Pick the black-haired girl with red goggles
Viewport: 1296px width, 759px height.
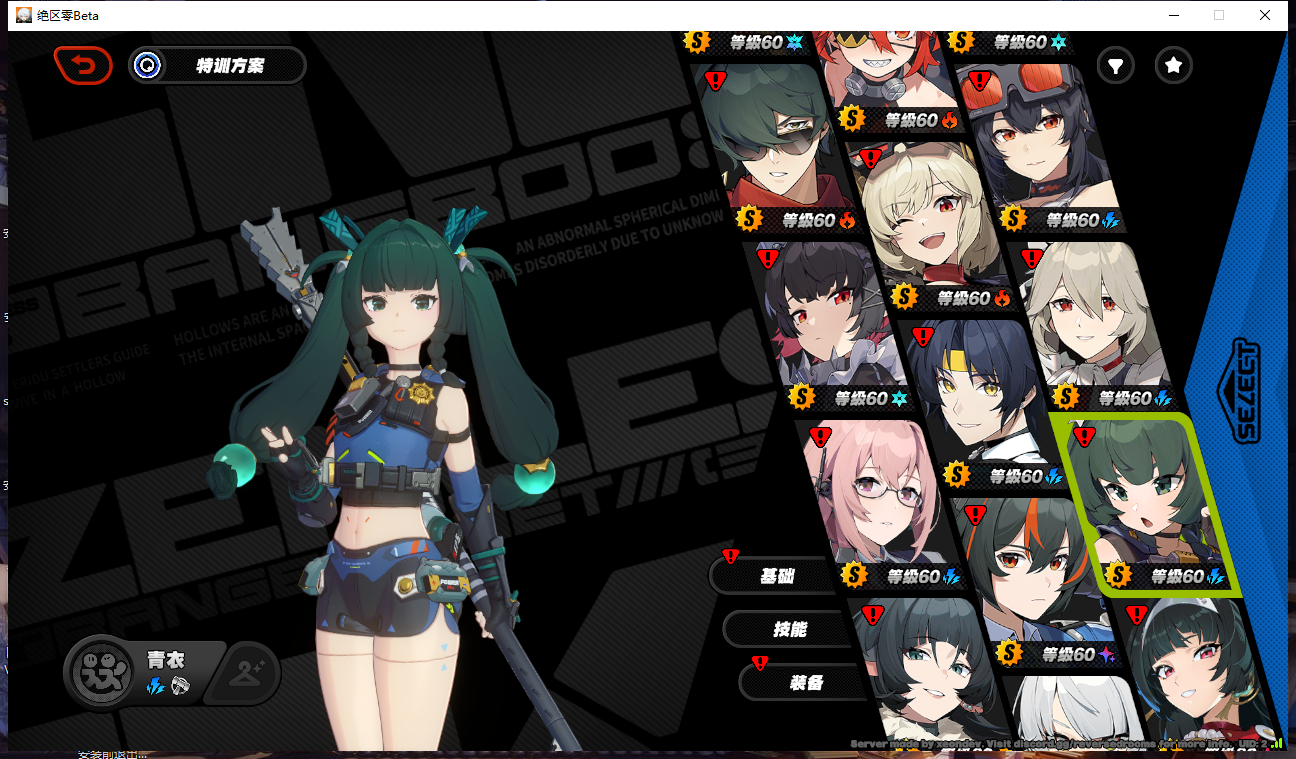pyautogui.click(x=1035, y=140)
